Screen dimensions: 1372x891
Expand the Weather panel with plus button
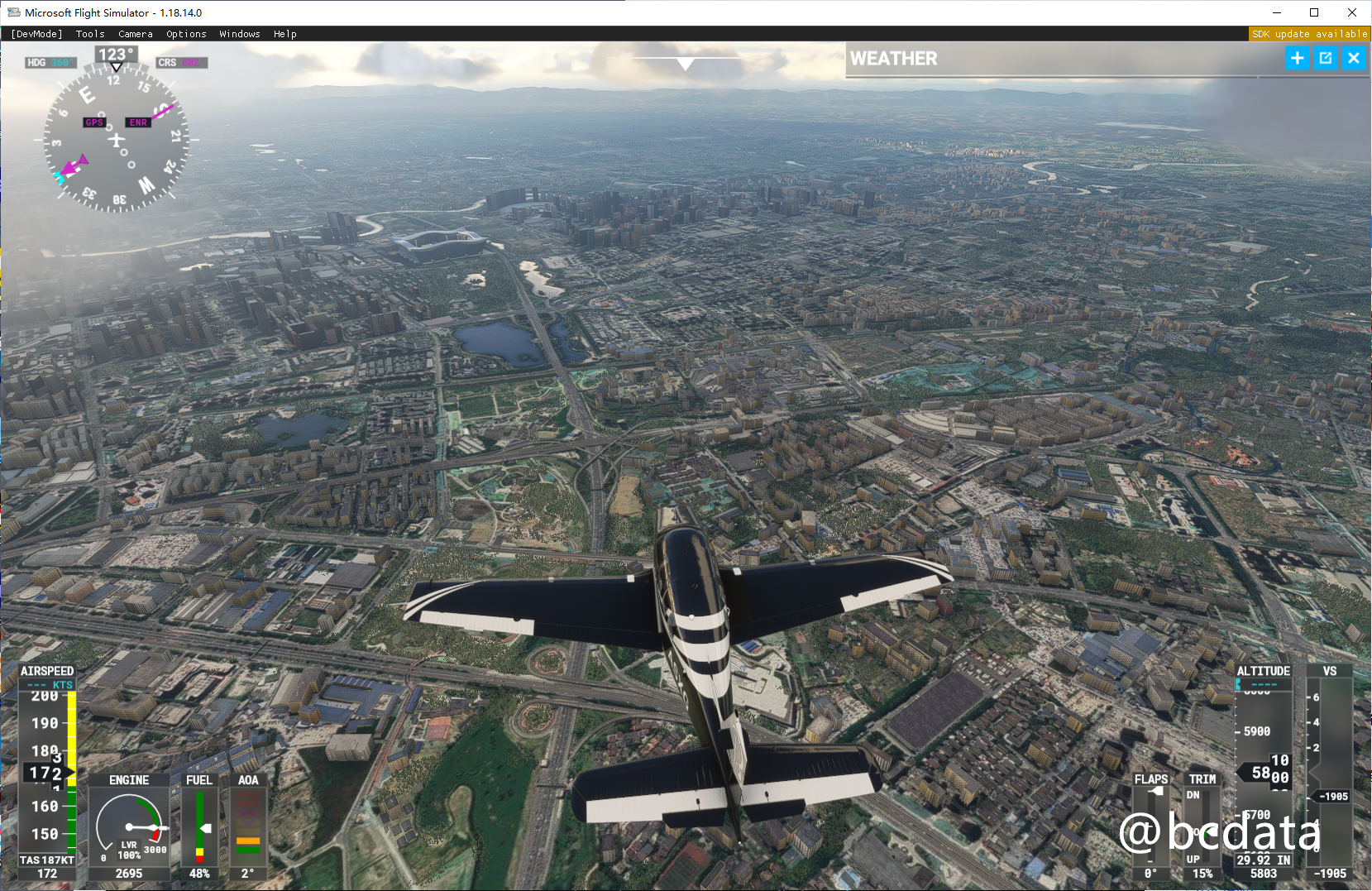pyautogui.click(x=1297, y=58)
